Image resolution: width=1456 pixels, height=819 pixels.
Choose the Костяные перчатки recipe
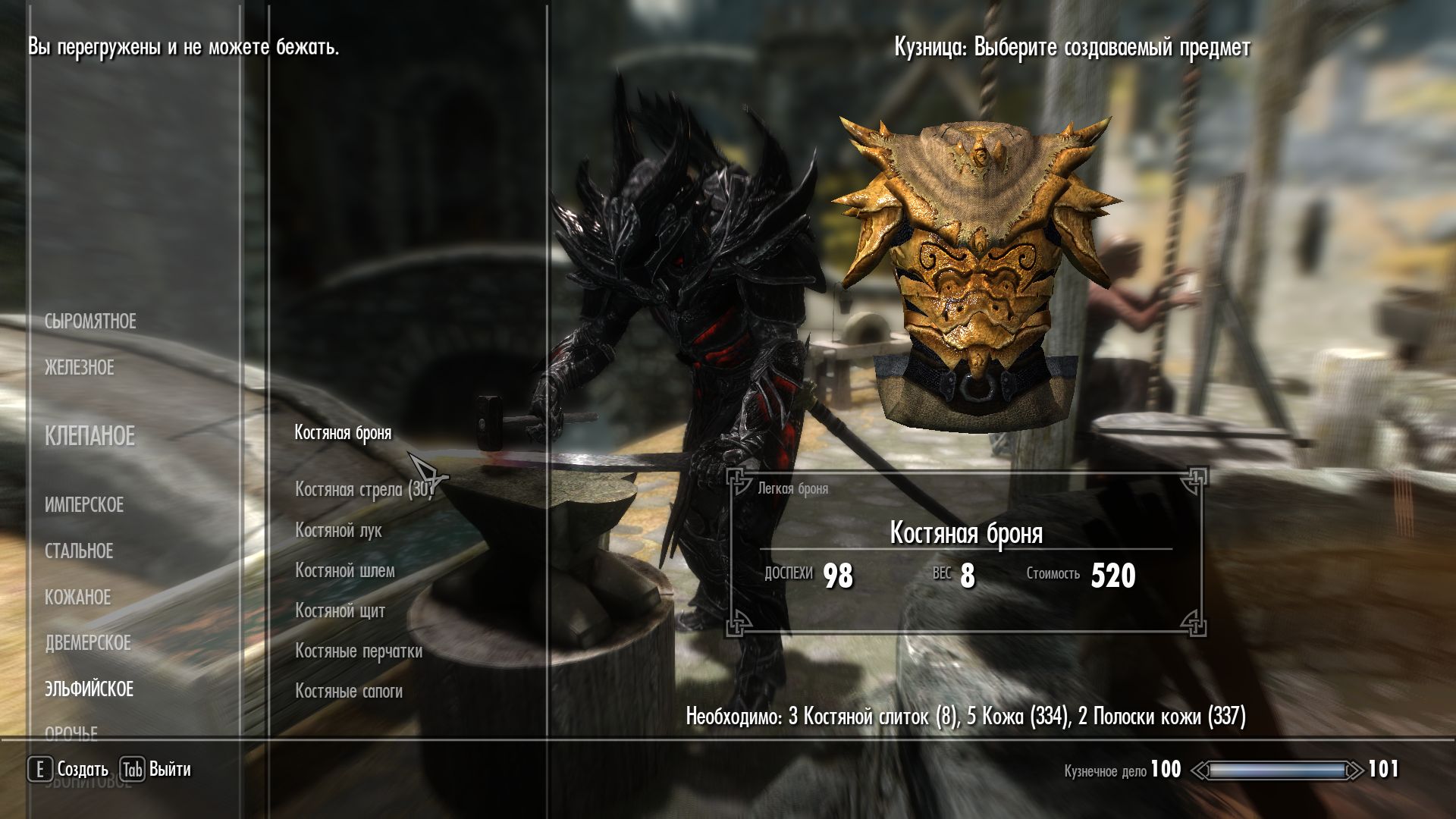[359, 651]
